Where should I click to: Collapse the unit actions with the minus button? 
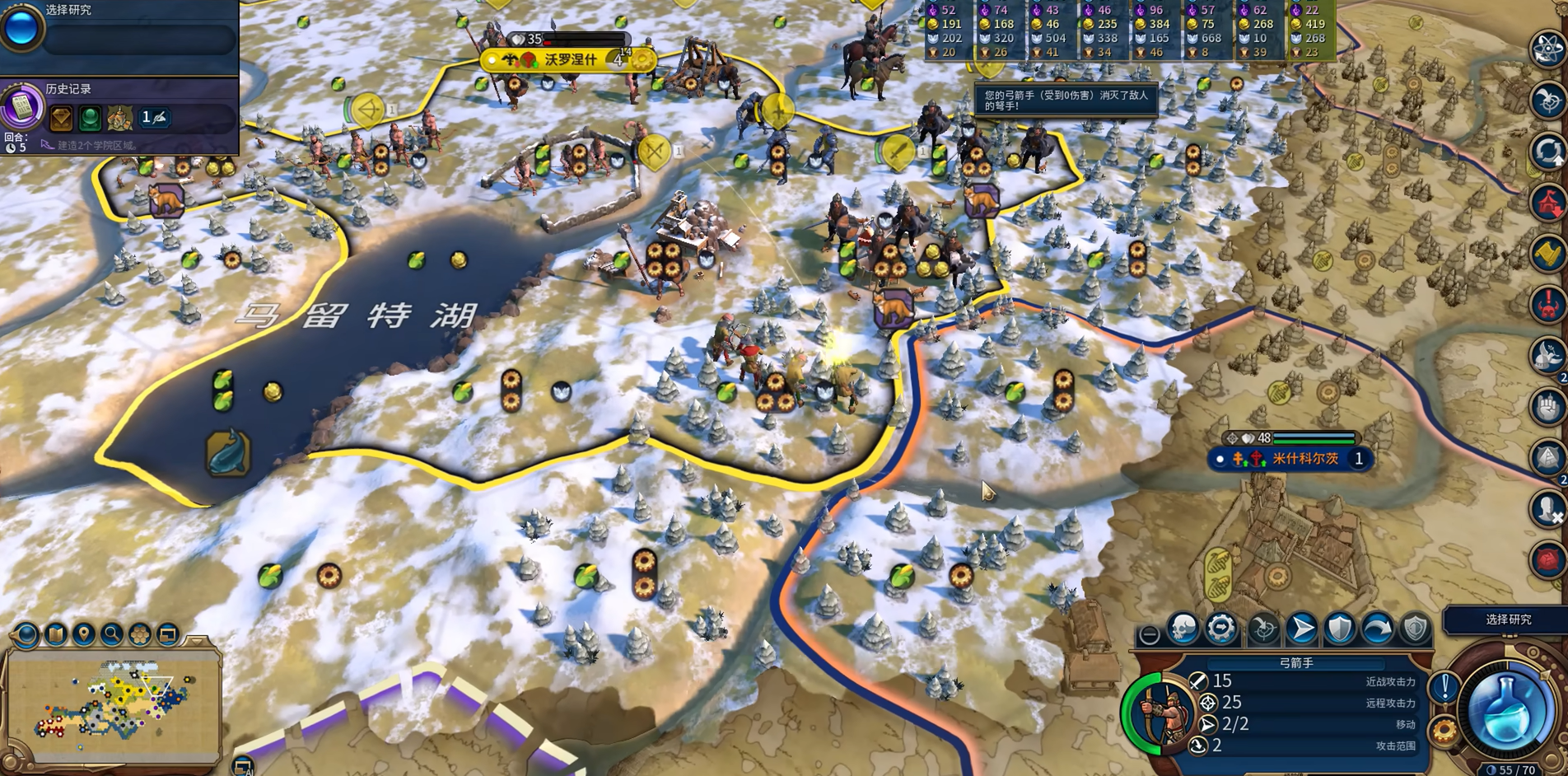[x=1149, y=634]
